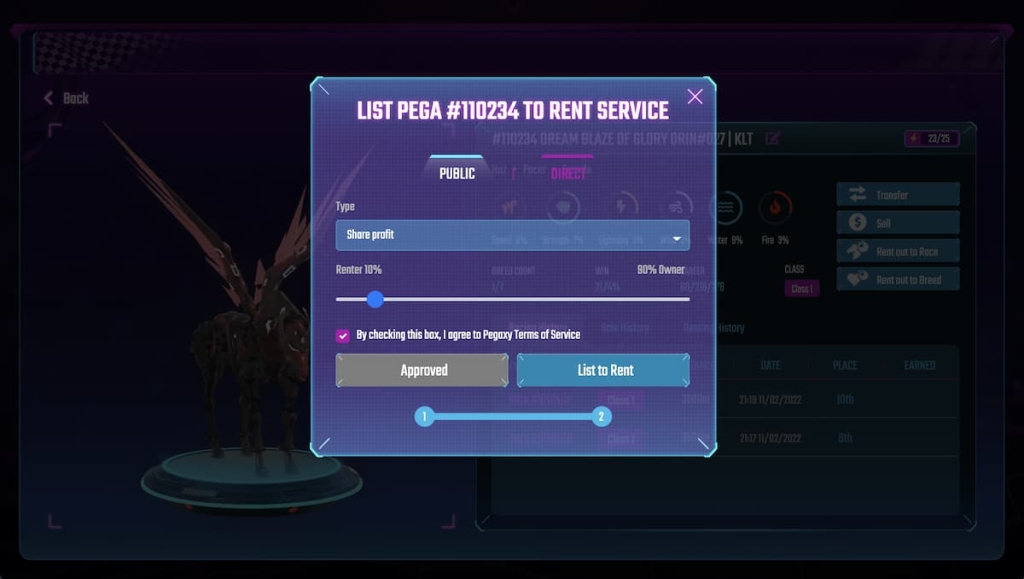Image resolution: width=1024 pixels, height=579 pixels.
Task: Switch to the Public tab
Action: click(x=457, y=173)
